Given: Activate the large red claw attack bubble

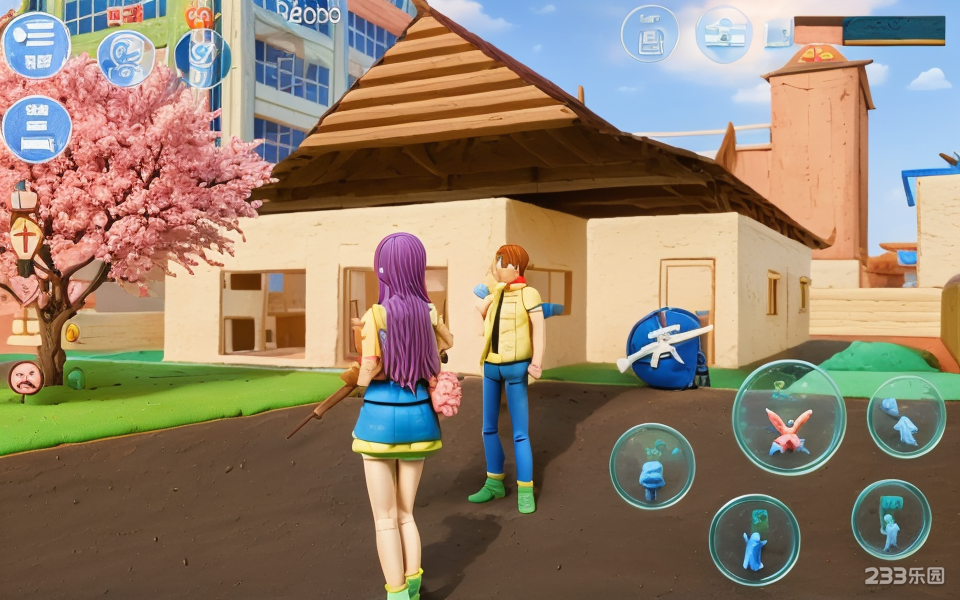Looking at the screenshot, I should point(788,417).
